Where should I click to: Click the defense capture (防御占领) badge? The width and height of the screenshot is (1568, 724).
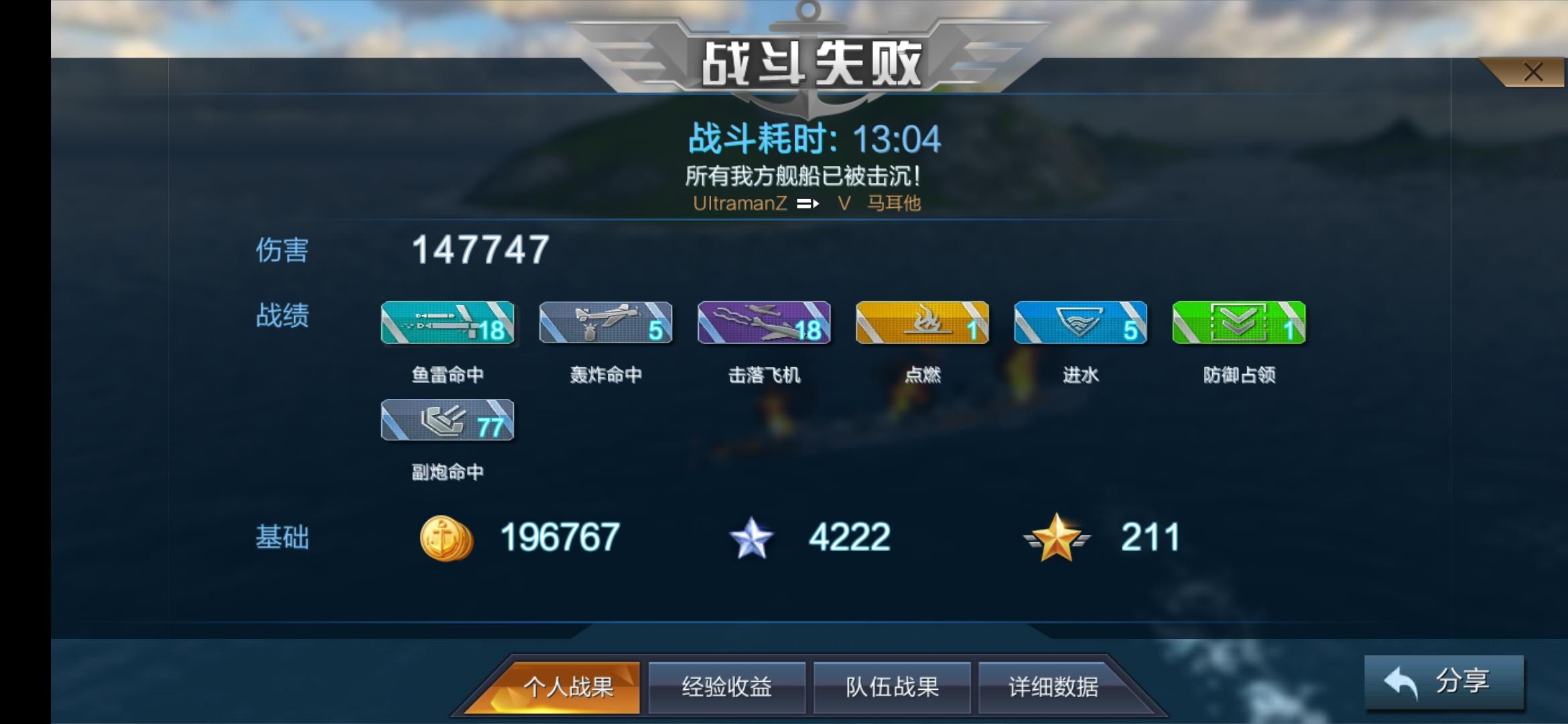point(1238,322)
